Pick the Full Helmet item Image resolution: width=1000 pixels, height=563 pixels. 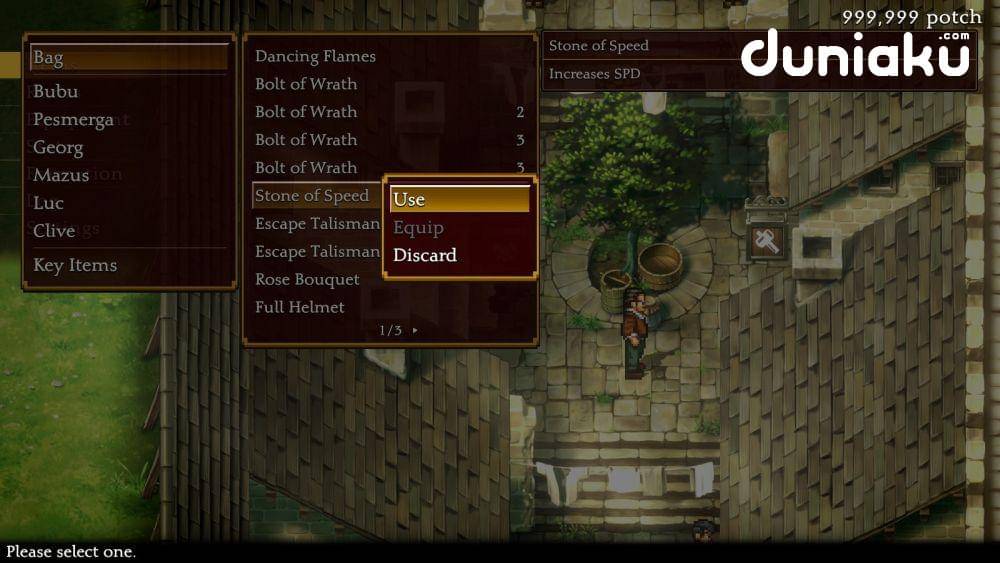click(300, 307)
